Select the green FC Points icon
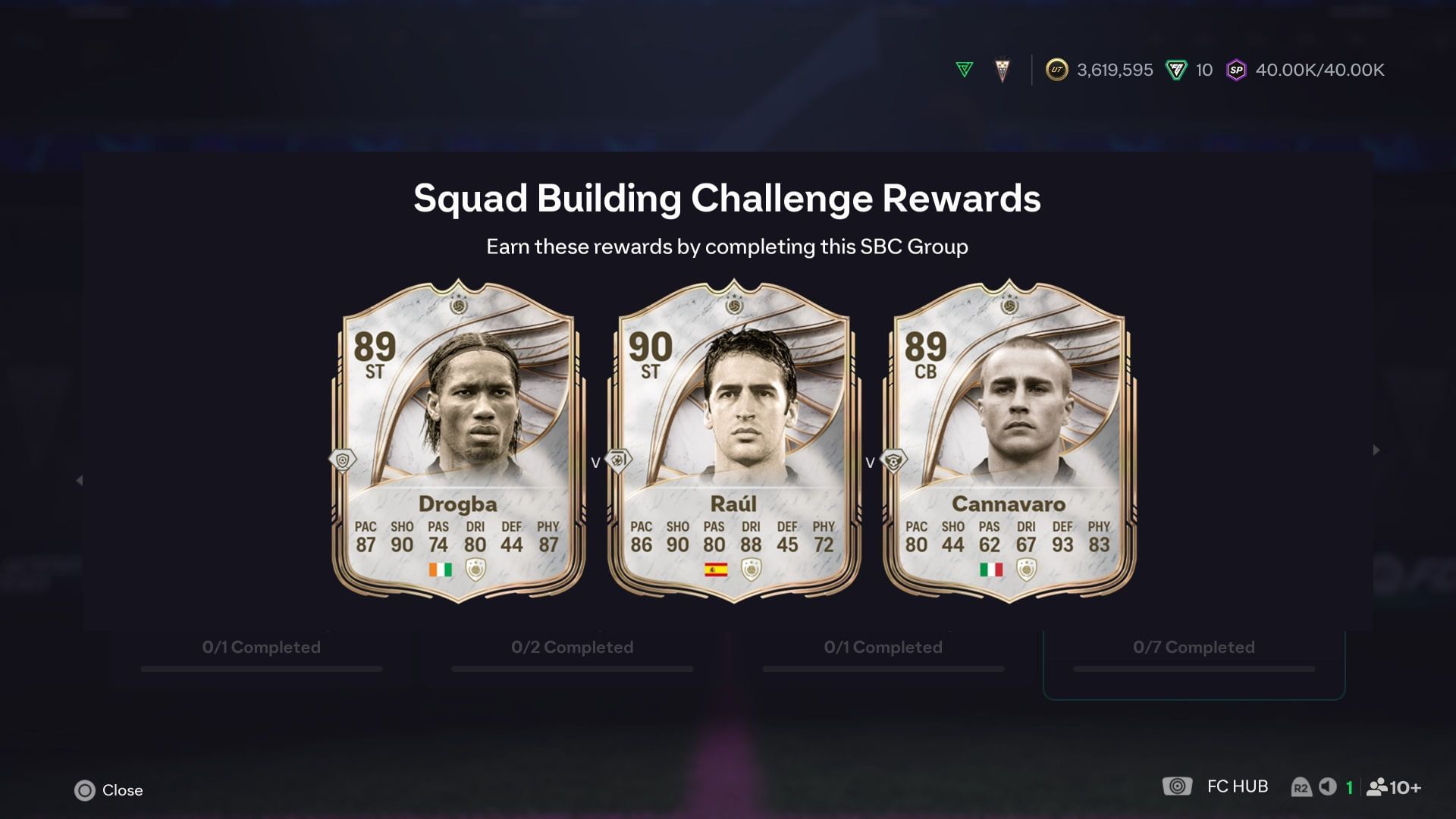The image size is (1456, 819). pyautogui.click(x=1175, y=70)
